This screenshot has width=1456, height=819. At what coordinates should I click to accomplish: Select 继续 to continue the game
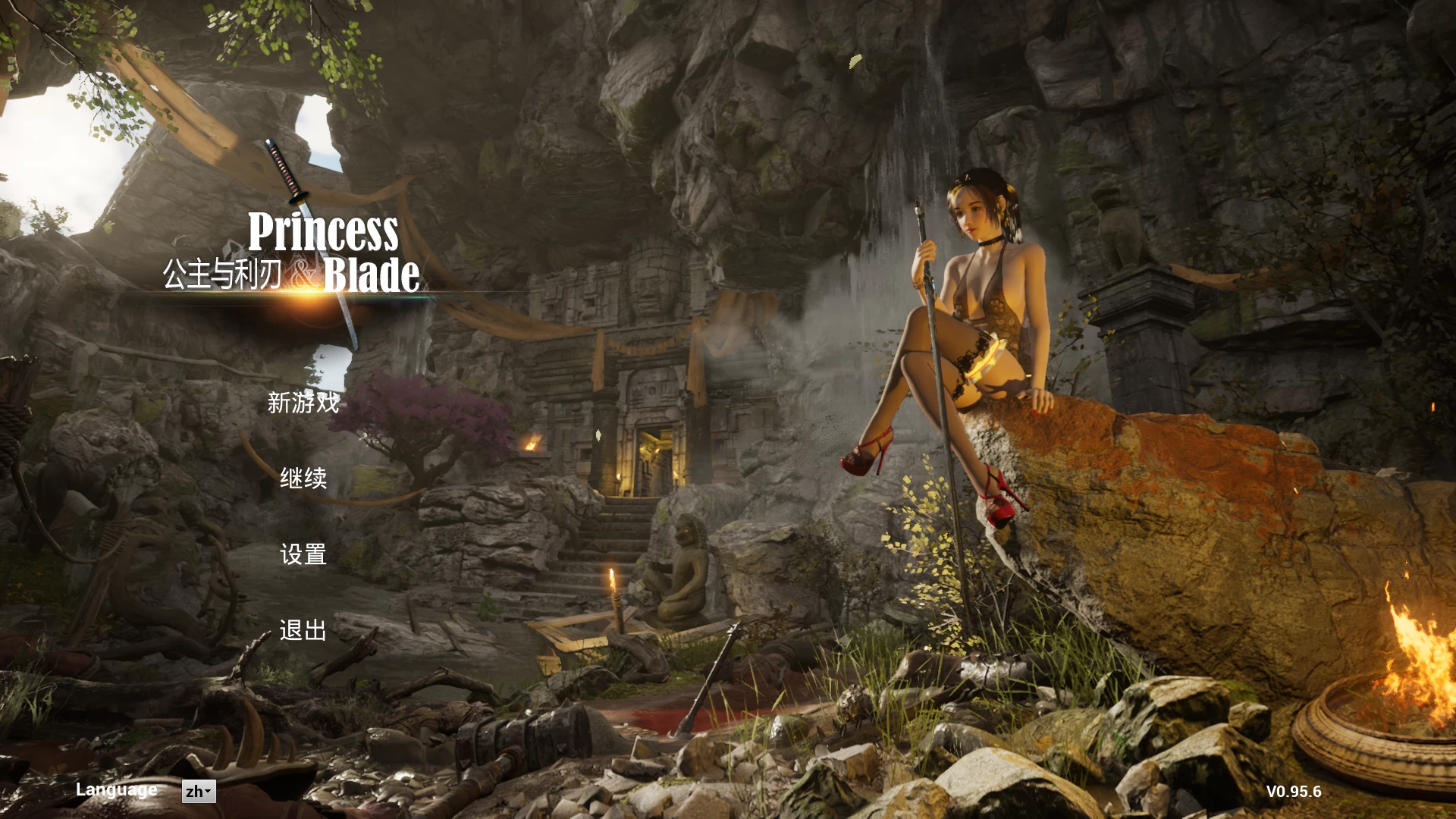303,479
